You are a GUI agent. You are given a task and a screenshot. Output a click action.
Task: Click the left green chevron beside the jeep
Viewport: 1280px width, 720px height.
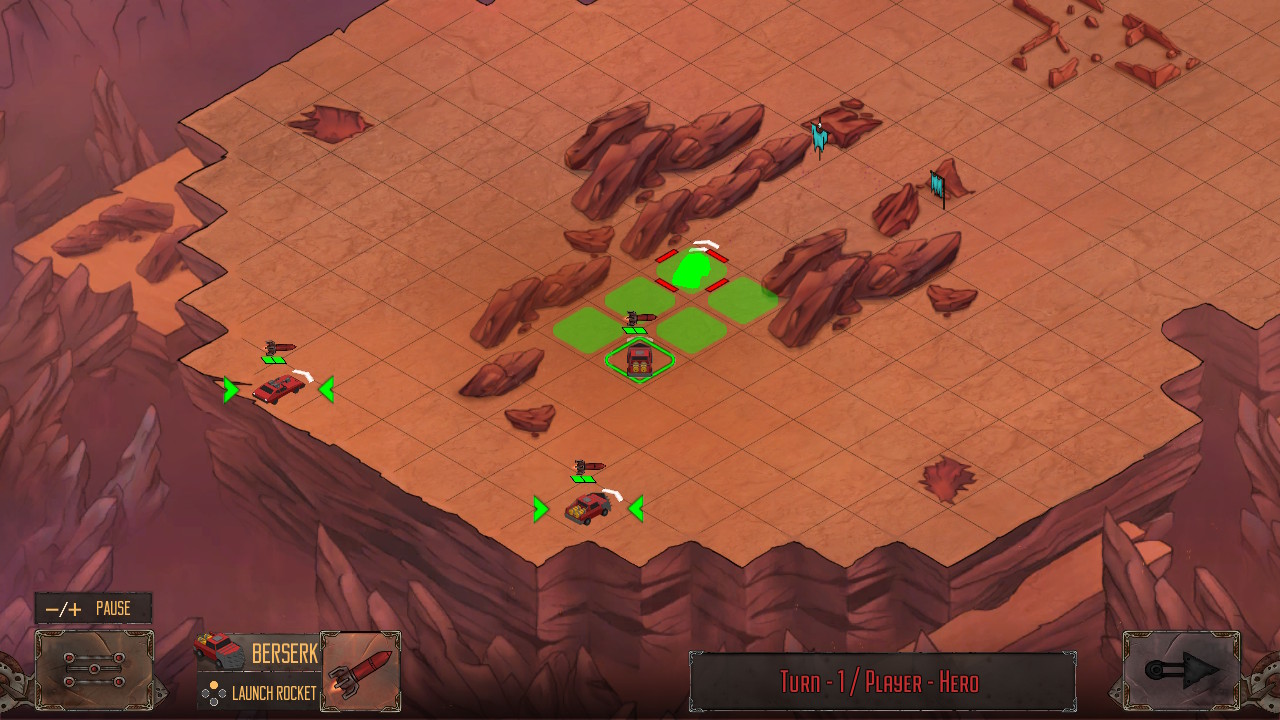click(x=540, y=509)
